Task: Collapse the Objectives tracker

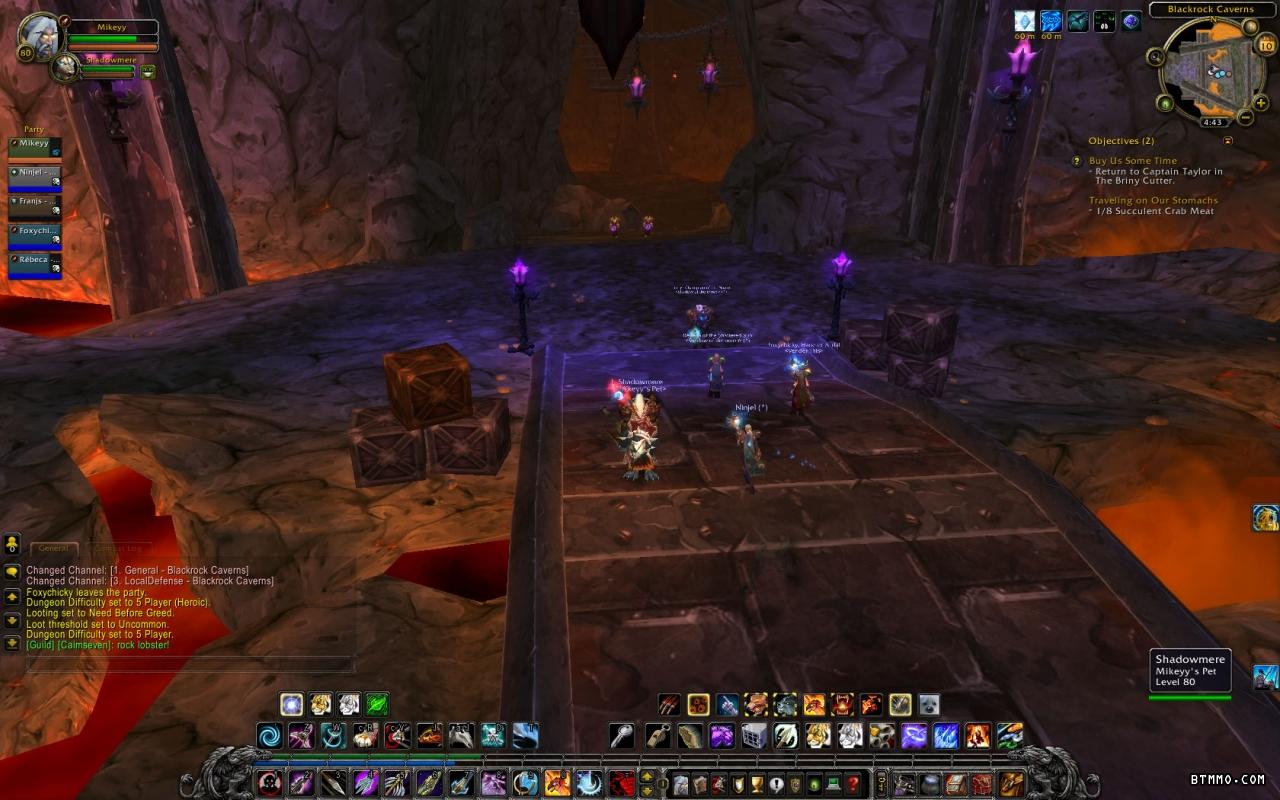Action: pos(1228,141)
